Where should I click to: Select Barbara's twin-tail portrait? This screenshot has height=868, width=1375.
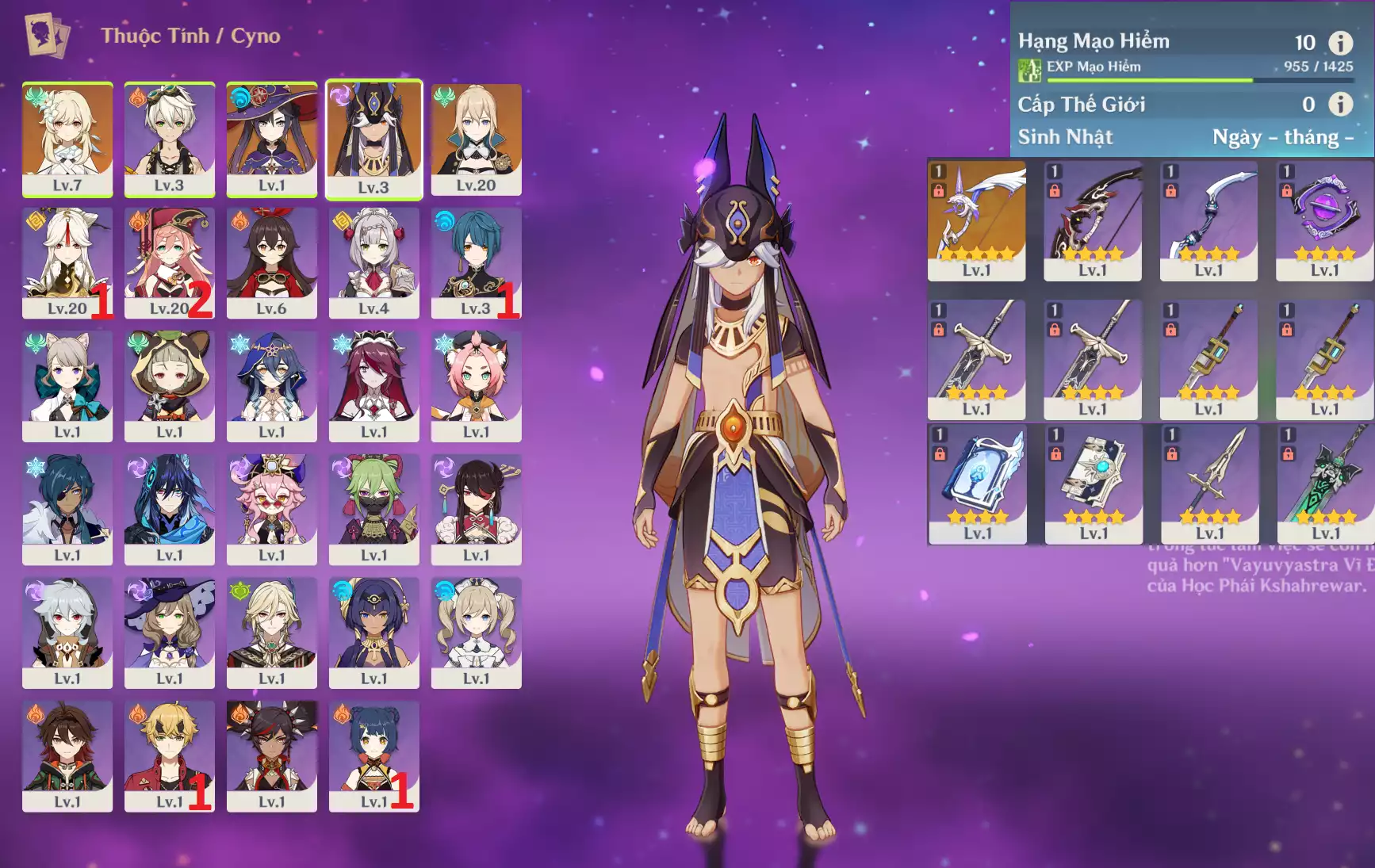pyautogui.click(x=476, y=632)
